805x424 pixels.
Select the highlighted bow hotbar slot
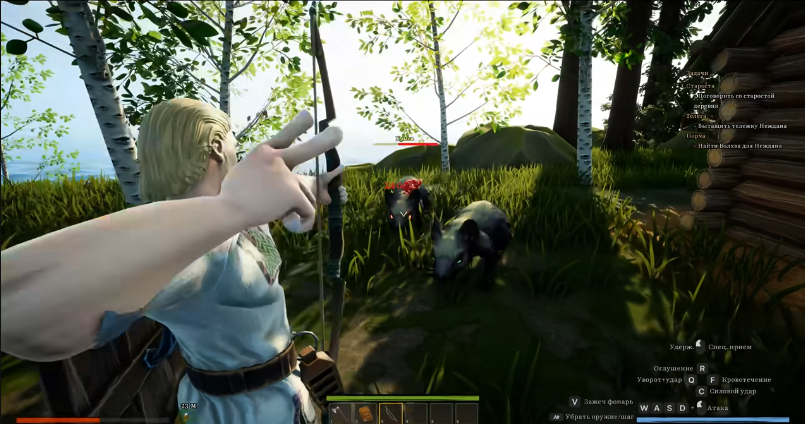click(x=390, y=413)
